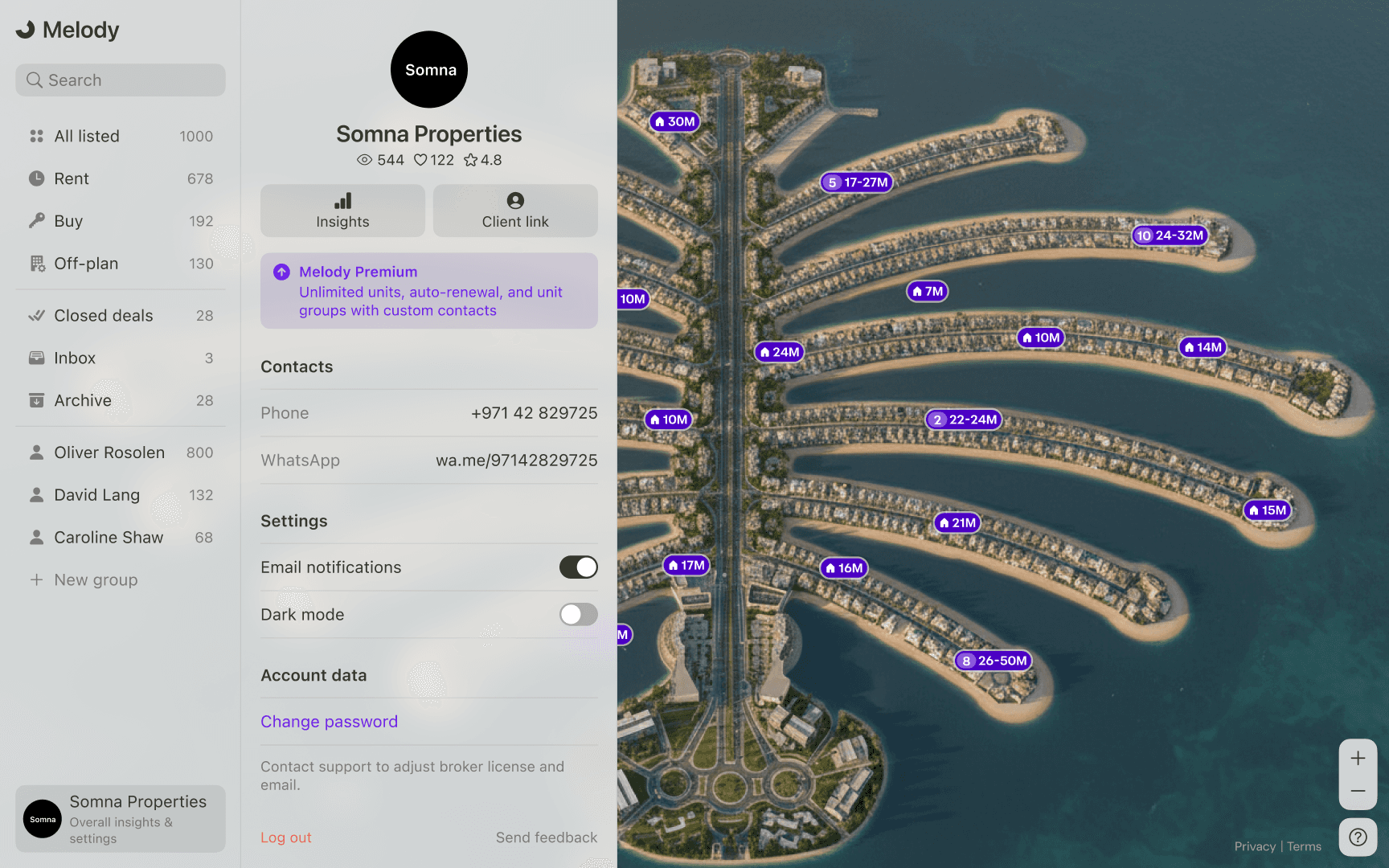Click the Client link button
The image size is (1389, 868).
click(515, 211)
